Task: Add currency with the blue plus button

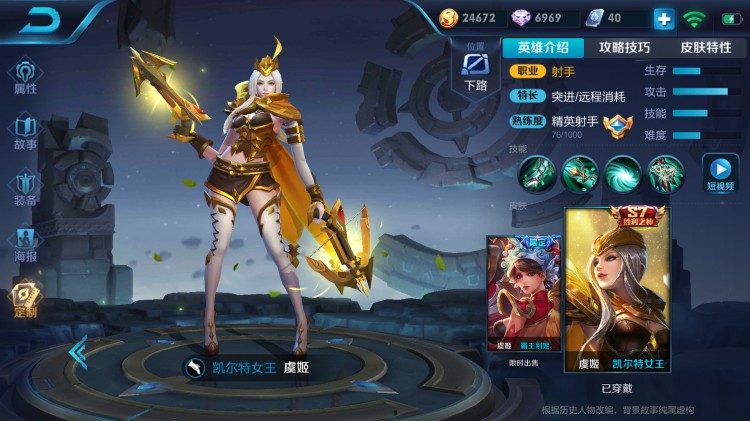Action: coord(664,18)
